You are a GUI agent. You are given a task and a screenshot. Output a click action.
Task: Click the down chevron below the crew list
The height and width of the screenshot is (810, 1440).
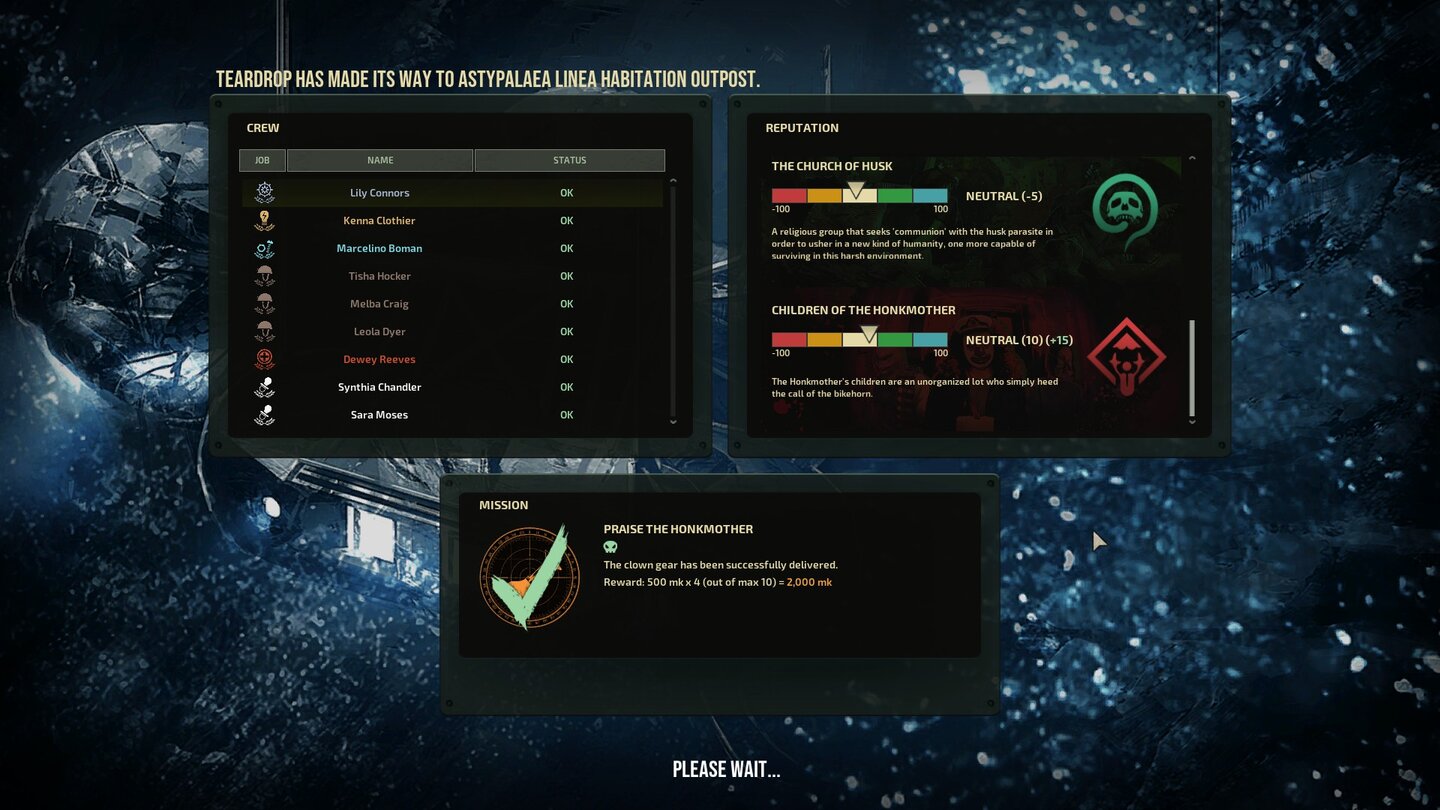click(673, 421)
